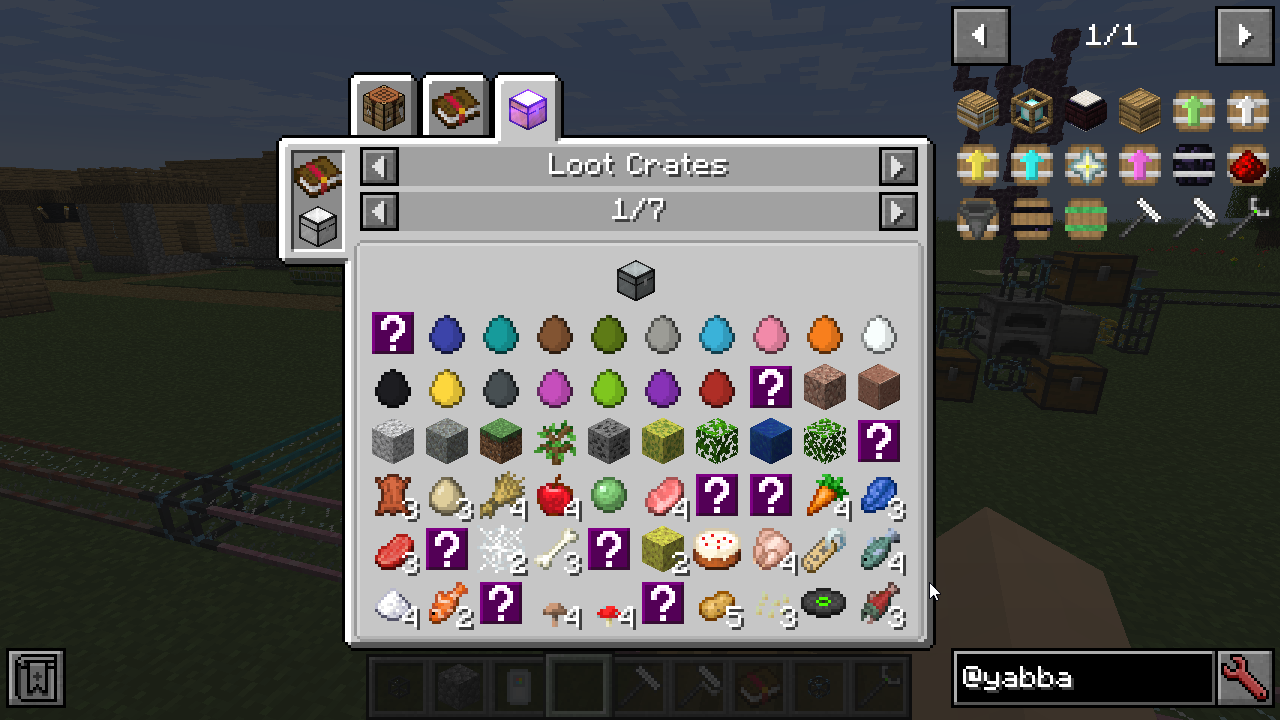
Task: Go to next item list page
Action: (1244, 36)
